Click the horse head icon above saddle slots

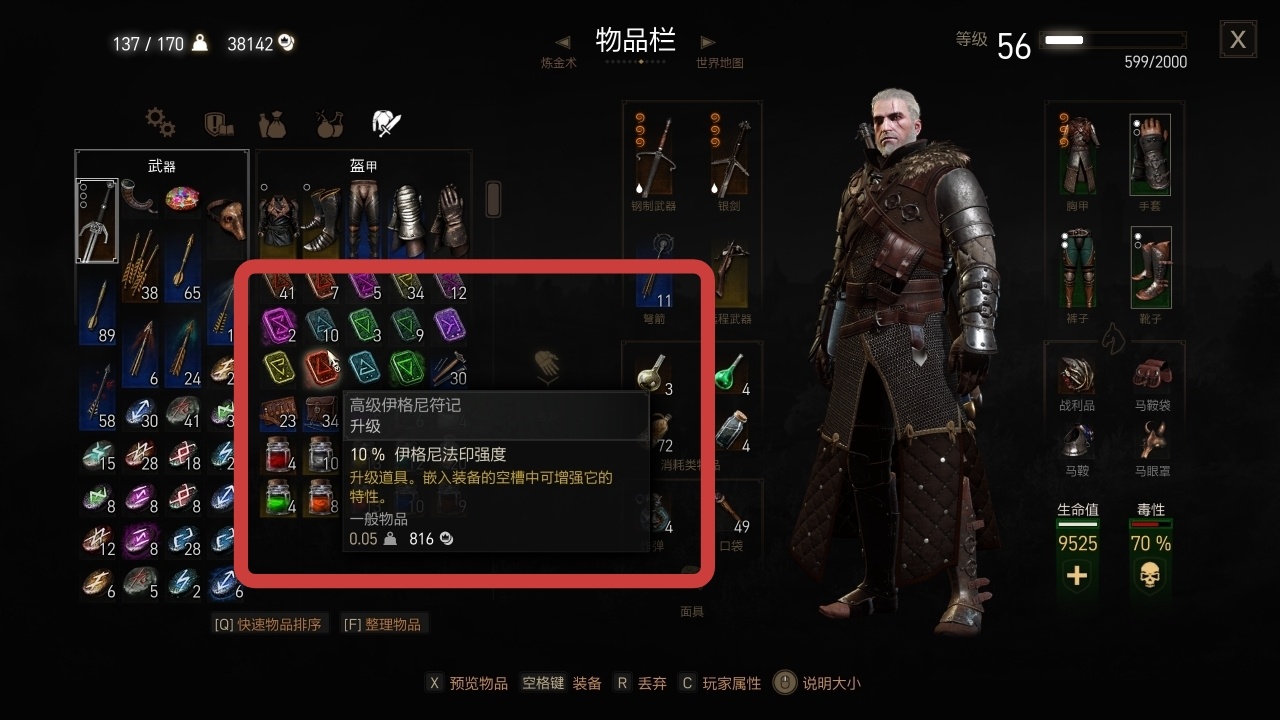[x=1114, y=340]
